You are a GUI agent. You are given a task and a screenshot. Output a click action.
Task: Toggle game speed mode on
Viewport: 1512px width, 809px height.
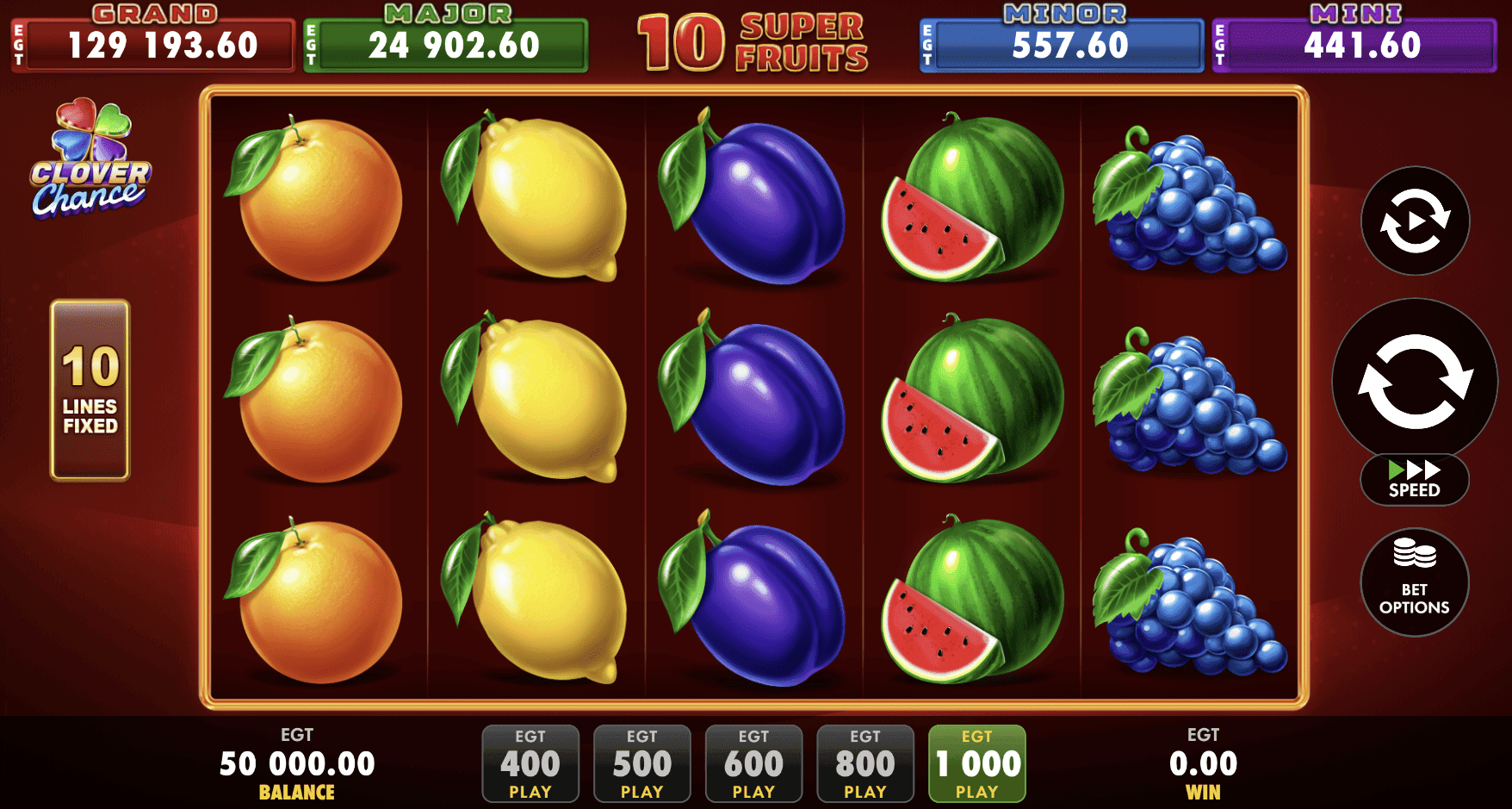1413,480
